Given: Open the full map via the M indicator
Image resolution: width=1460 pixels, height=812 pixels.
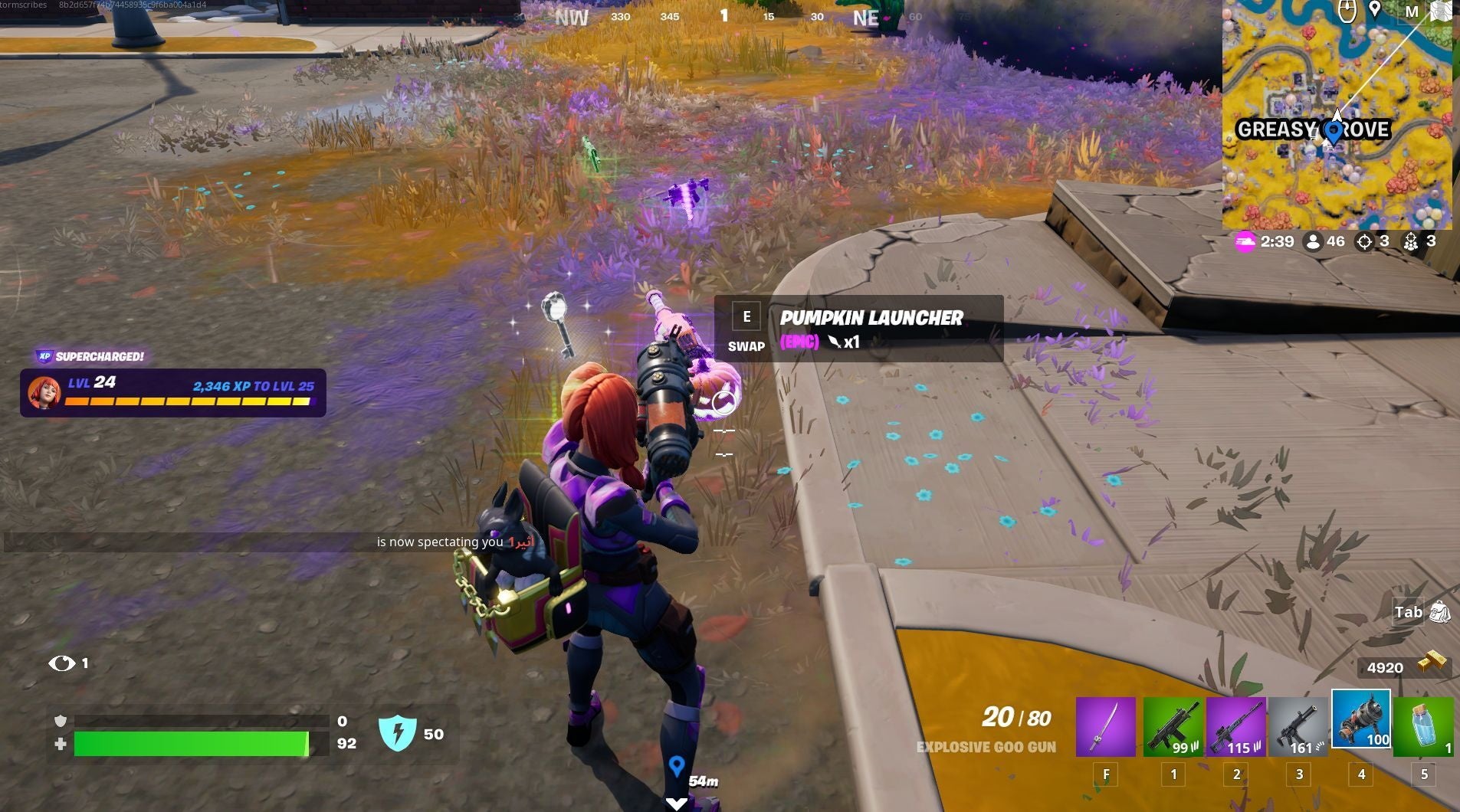Looking at the screenshot, I should (x=1414, y=11).
